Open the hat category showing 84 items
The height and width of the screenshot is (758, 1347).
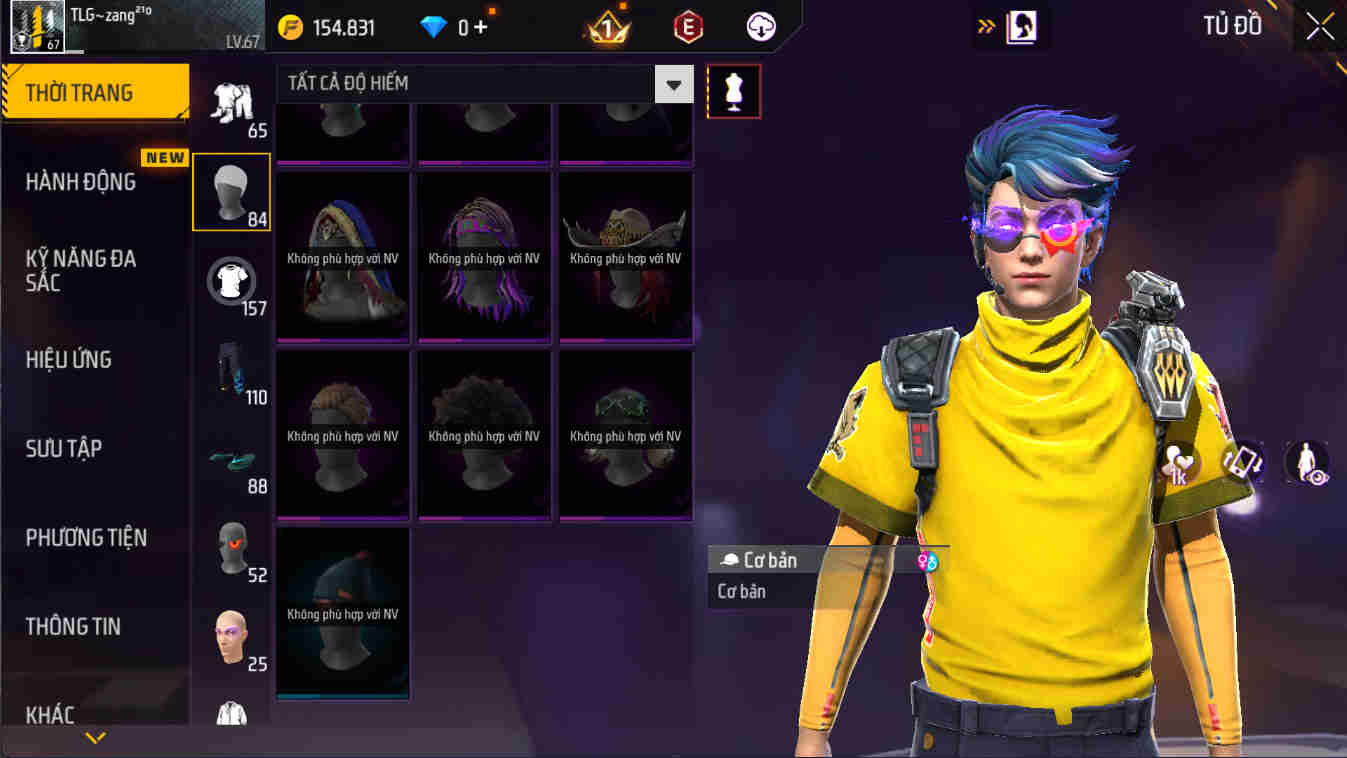click(x=231, y=191)
